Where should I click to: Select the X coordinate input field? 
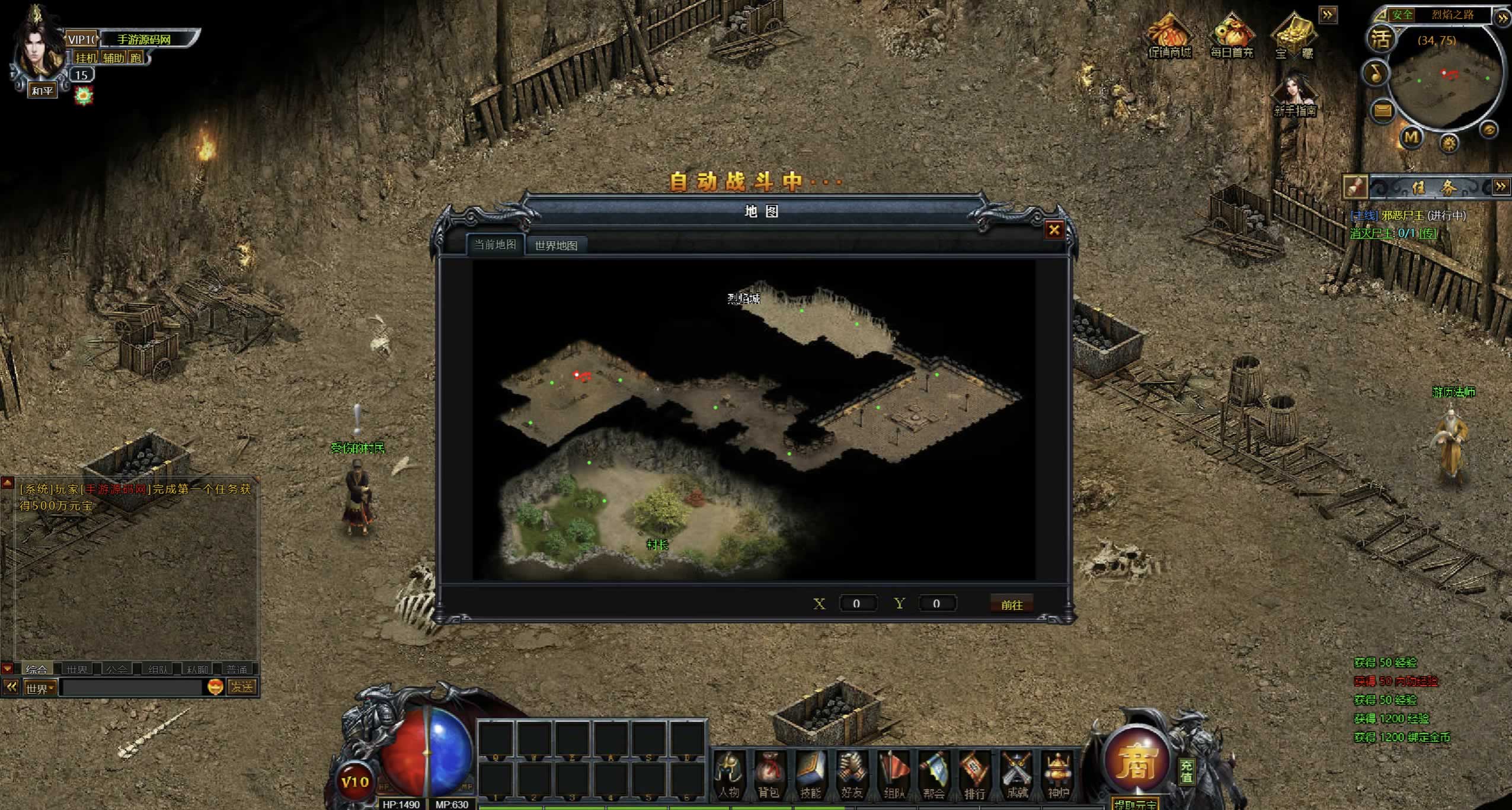(856, 604)
